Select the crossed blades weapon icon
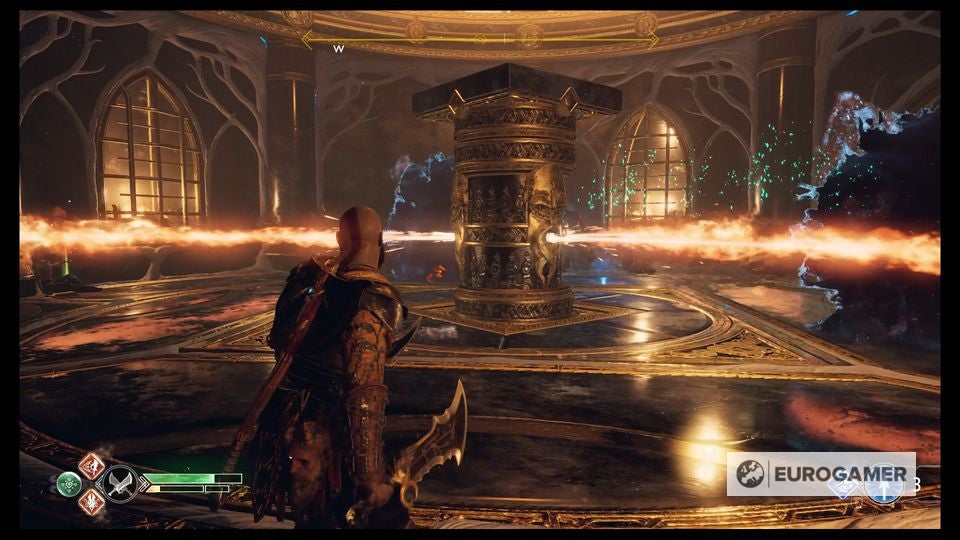 point(121,484)
